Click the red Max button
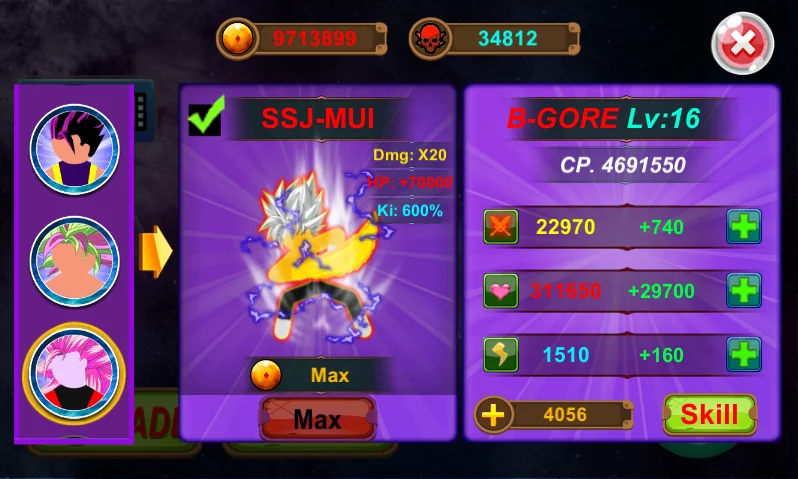This screenshot has width=798, height=479. click(x=317, y=419)
